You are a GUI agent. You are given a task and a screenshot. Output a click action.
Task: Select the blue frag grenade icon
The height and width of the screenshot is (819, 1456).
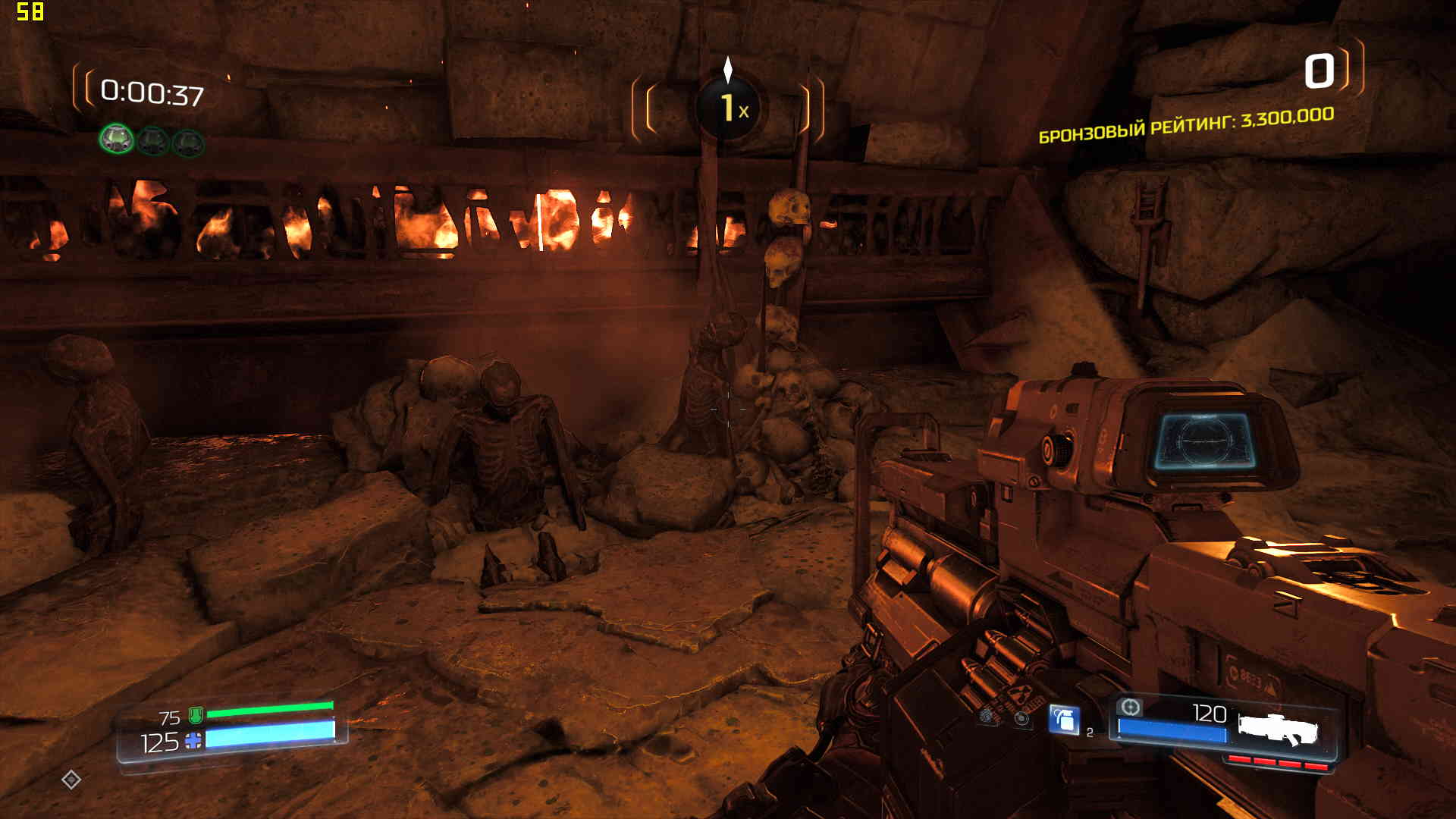pos(1064,719)
